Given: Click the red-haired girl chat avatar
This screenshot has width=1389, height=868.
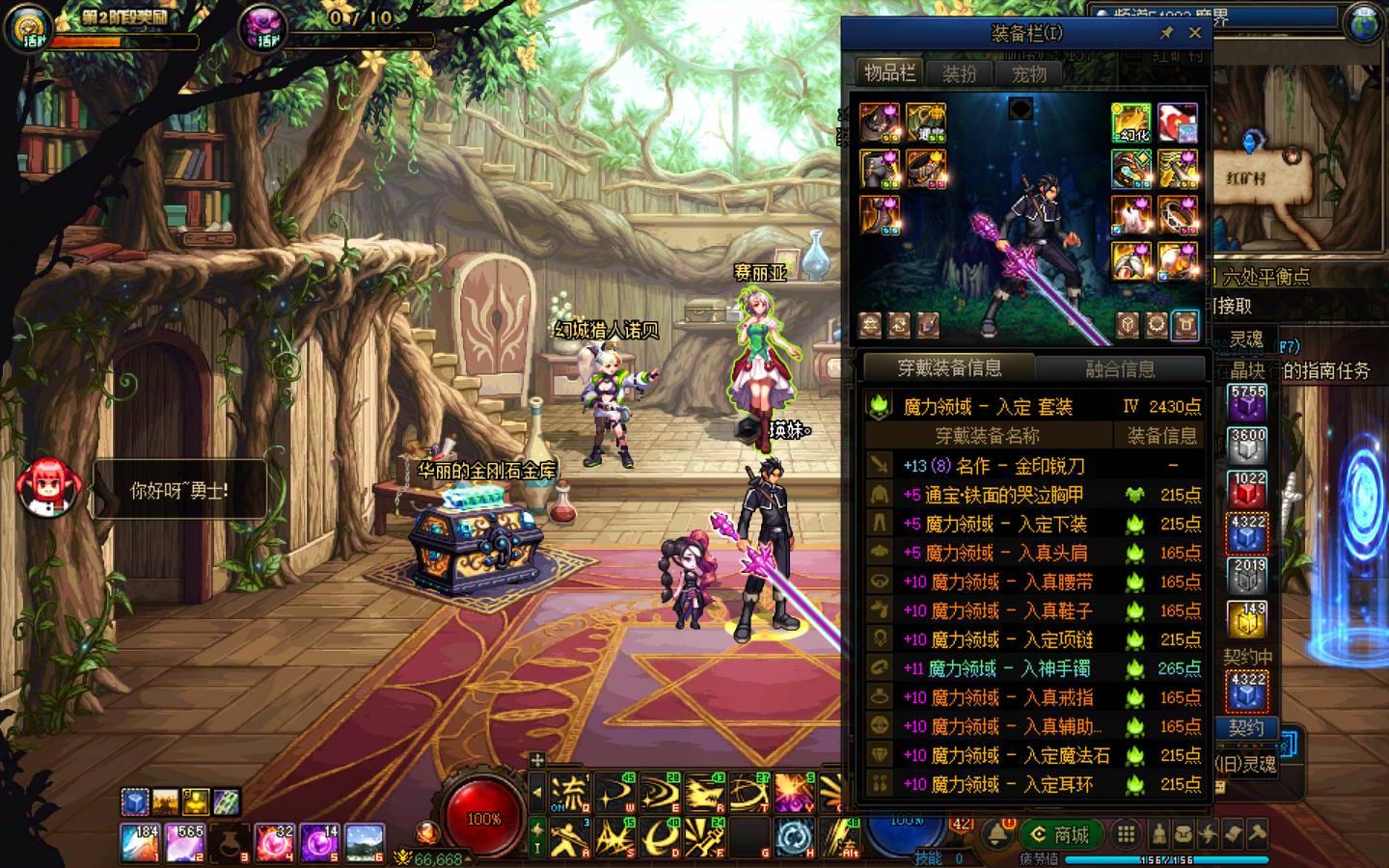Looking at the screenshot, I should [x=46, y=489].
